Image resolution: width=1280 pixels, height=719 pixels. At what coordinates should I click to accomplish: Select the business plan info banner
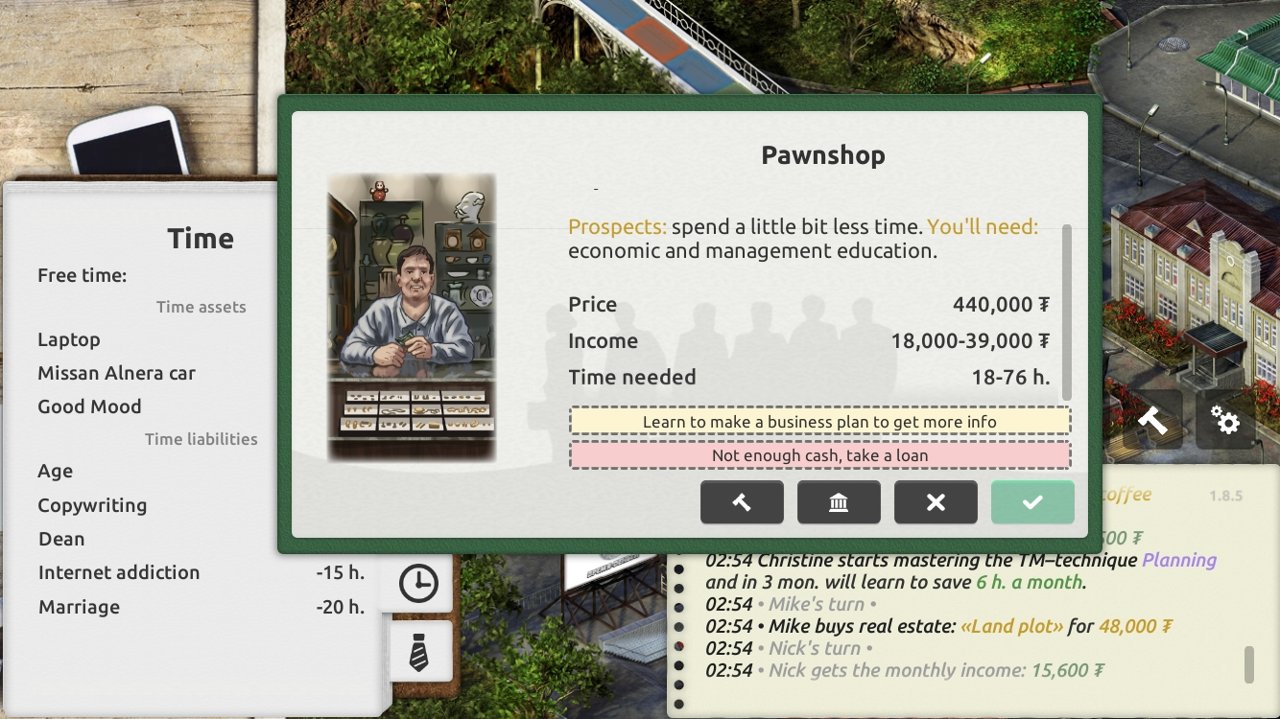pyautogui.click(x=819, y=421)
